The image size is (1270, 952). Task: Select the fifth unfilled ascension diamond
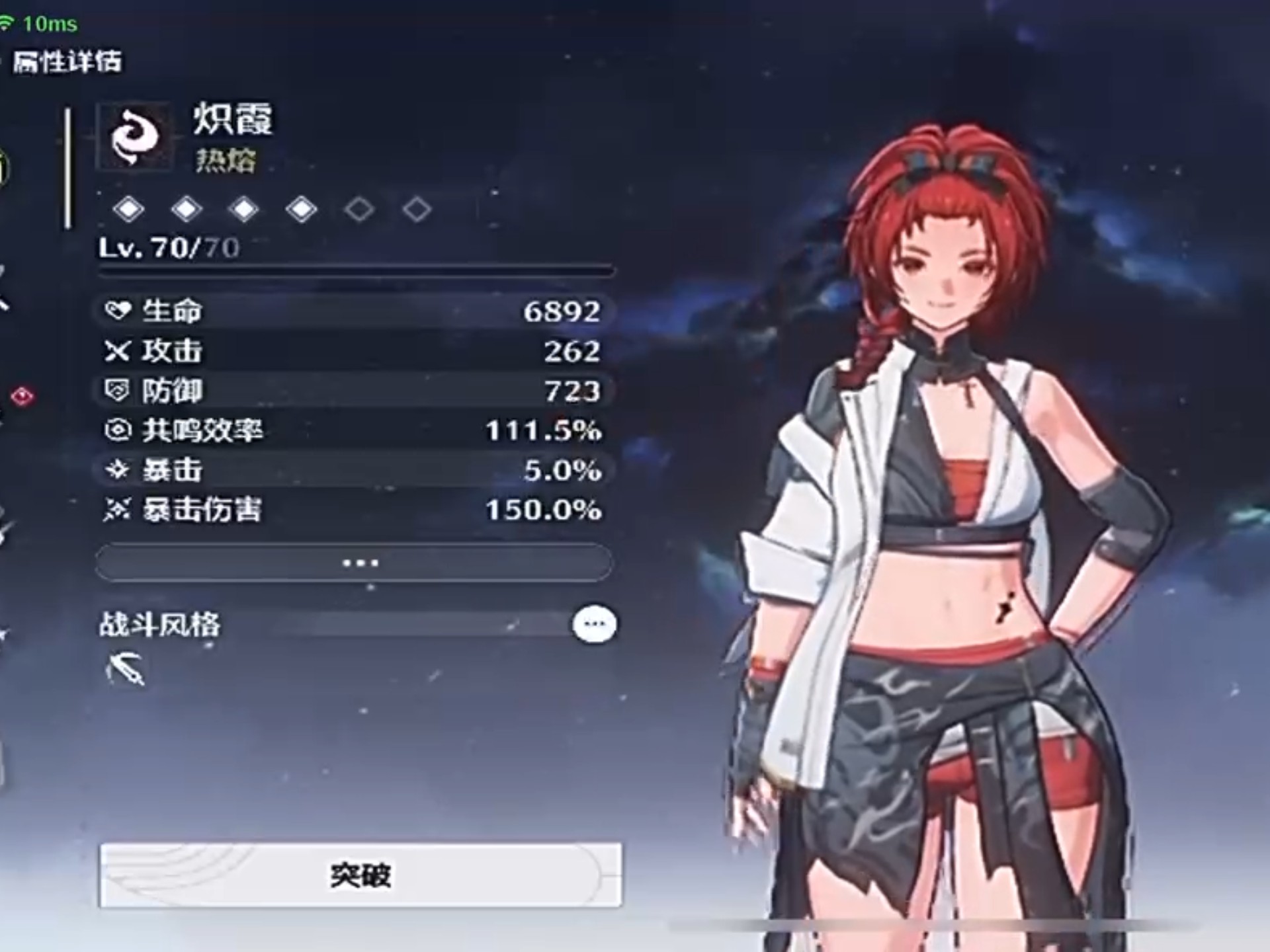tap(359, 208)
